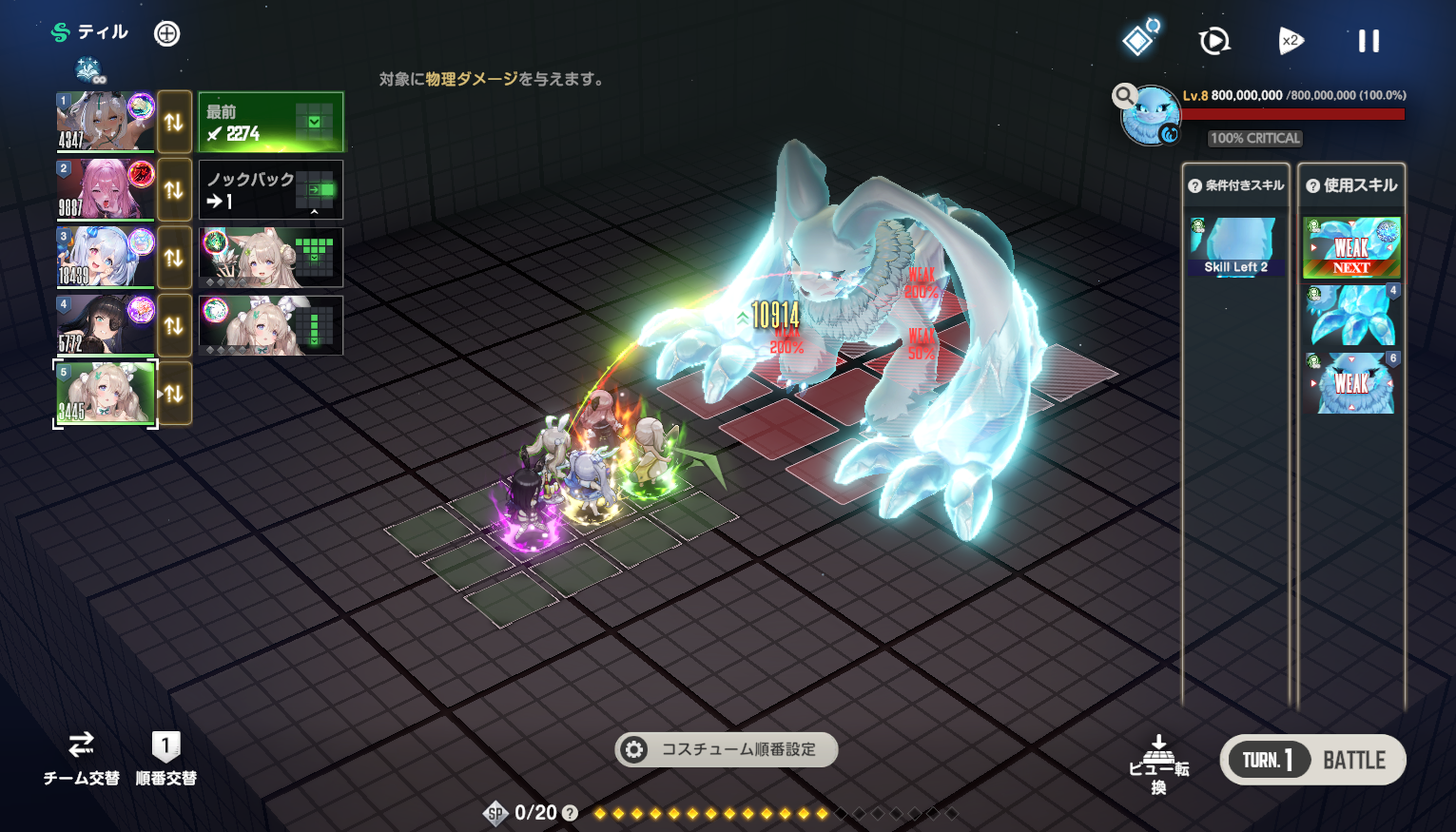Select the highlighted fifth party member portrait
This screenshot has height=832, width=1456.
pyautogui.click(x=105, y=393)
